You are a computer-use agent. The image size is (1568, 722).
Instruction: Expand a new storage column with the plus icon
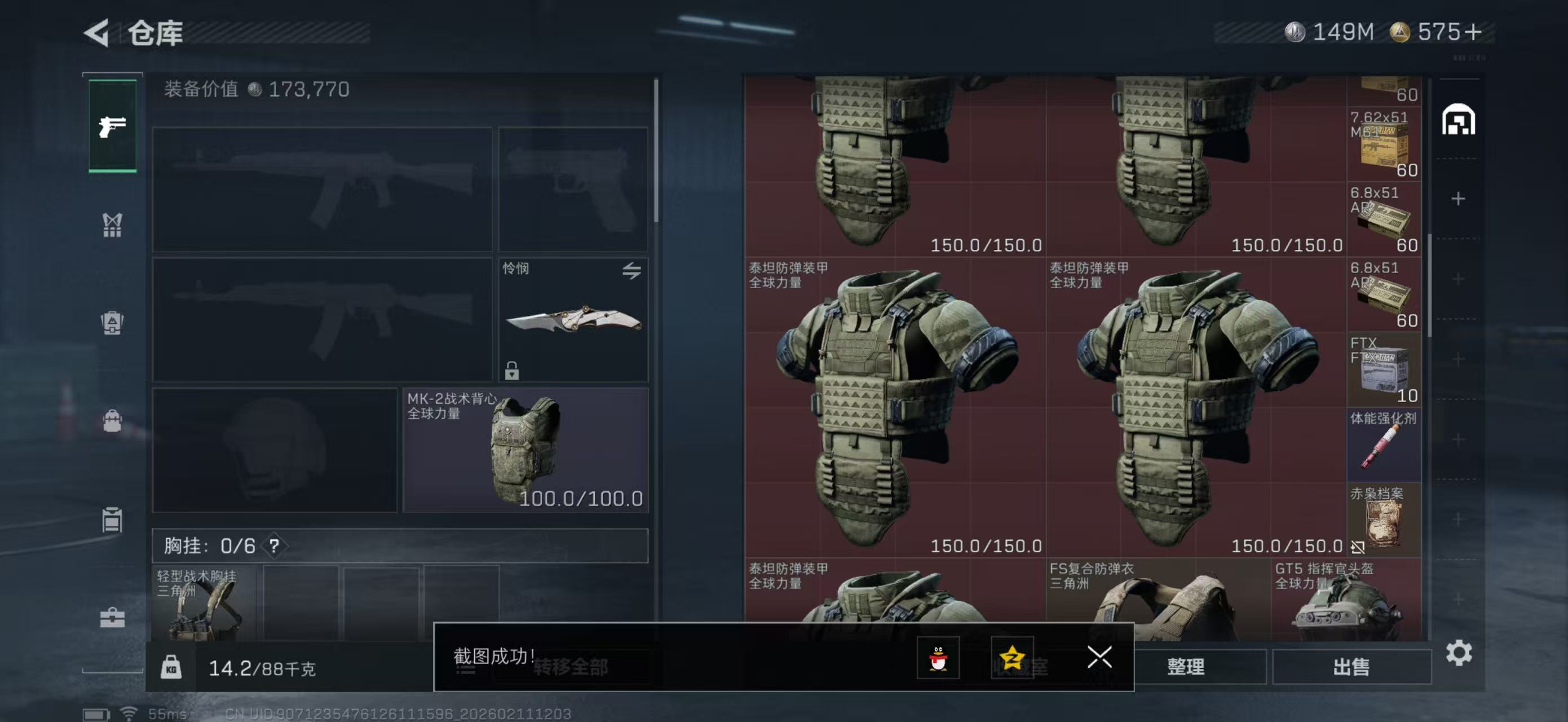1459,199
